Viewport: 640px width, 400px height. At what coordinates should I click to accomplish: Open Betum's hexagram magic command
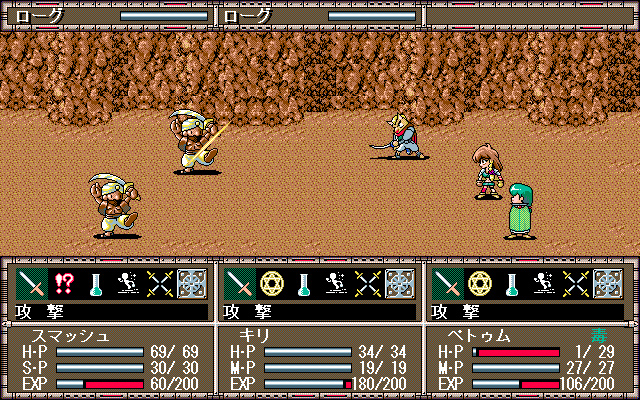click(x=481, y=284)
